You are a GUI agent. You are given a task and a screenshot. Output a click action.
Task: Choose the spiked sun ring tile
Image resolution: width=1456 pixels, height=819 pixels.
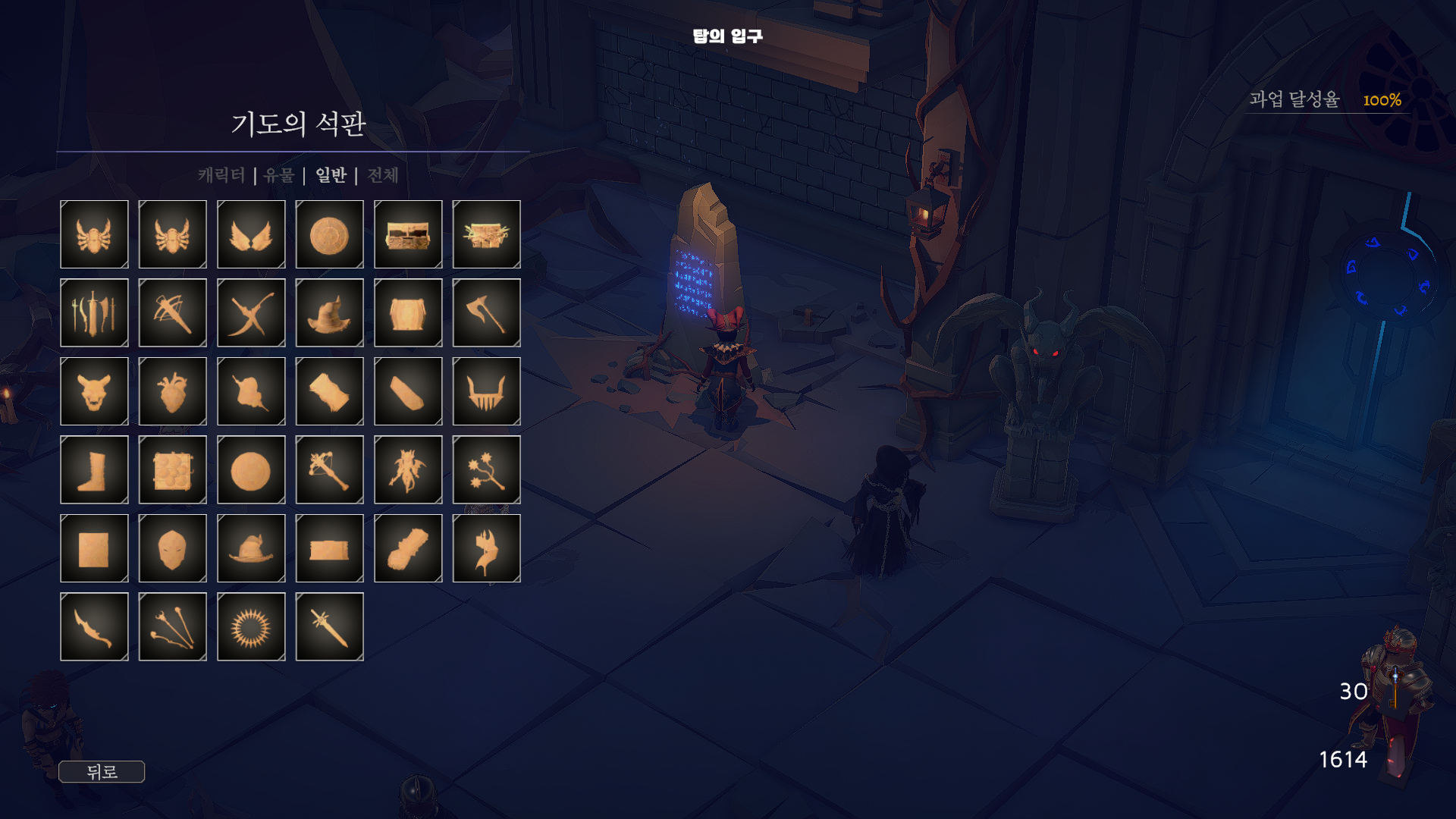(251, 626)
